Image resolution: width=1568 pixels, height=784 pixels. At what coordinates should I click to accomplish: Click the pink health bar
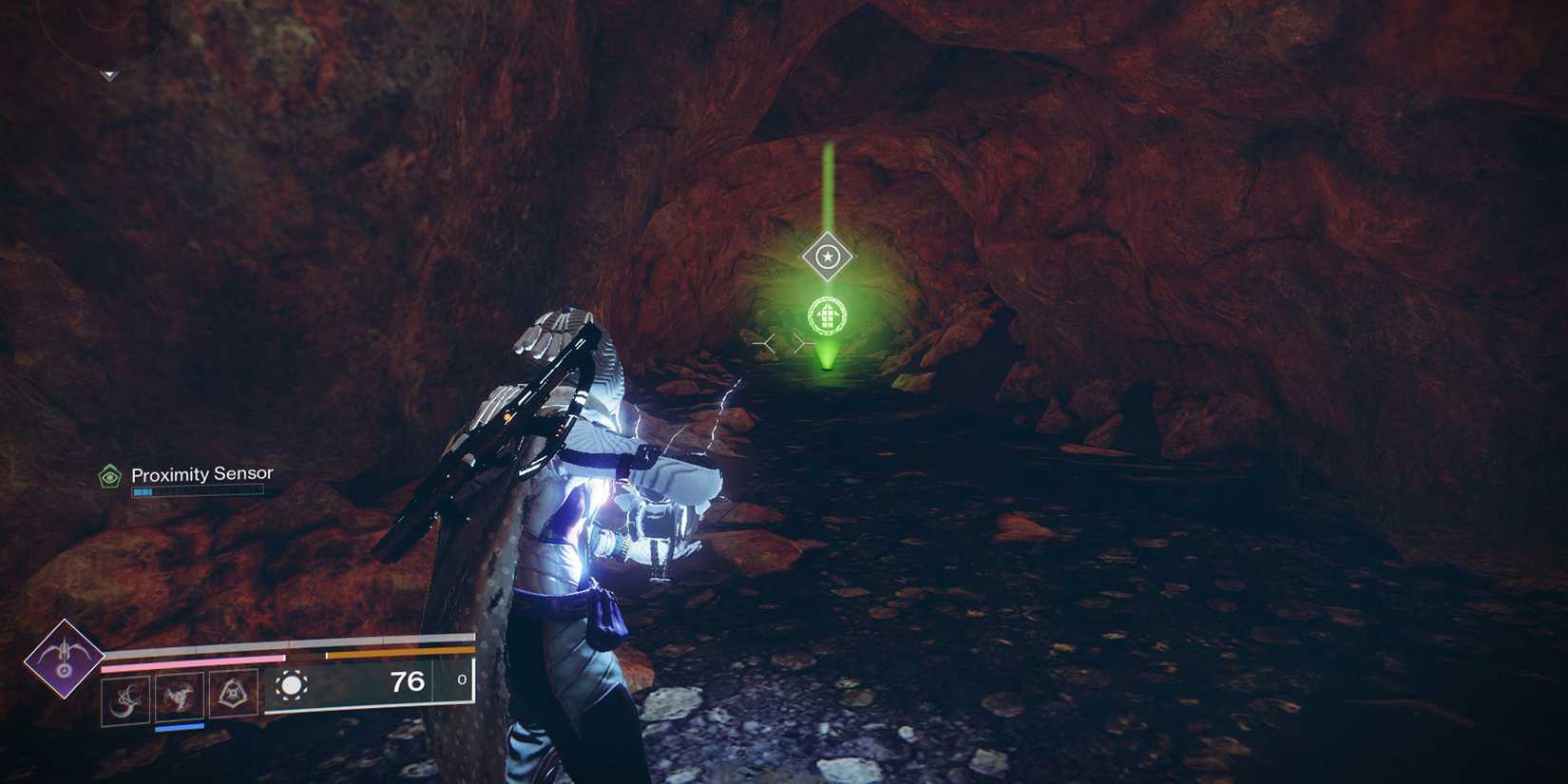[x=190, y=659]
